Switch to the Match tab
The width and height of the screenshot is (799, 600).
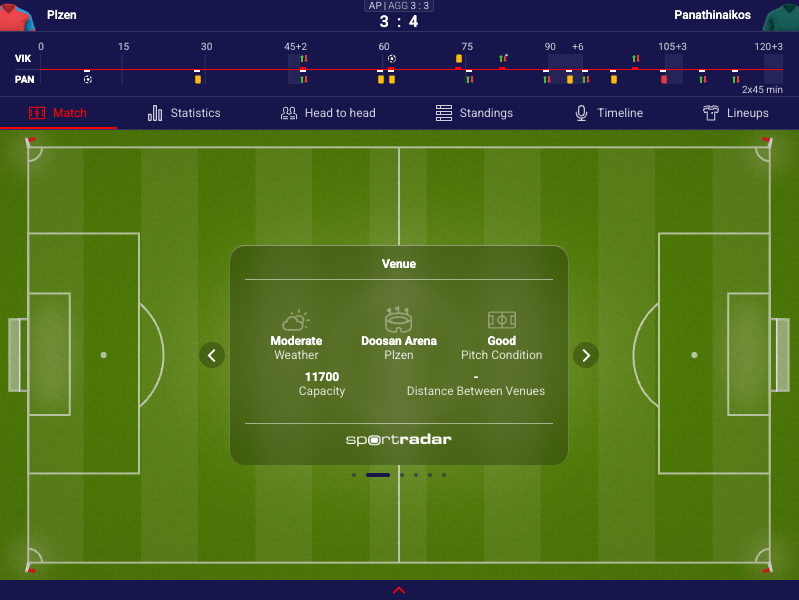[58, 113]
